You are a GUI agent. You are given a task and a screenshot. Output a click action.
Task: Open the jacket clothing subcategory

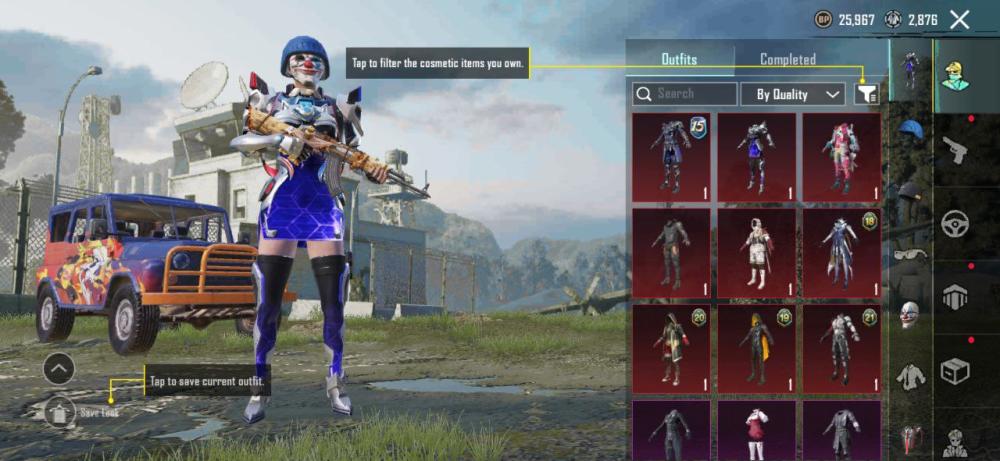pos(910,375)
